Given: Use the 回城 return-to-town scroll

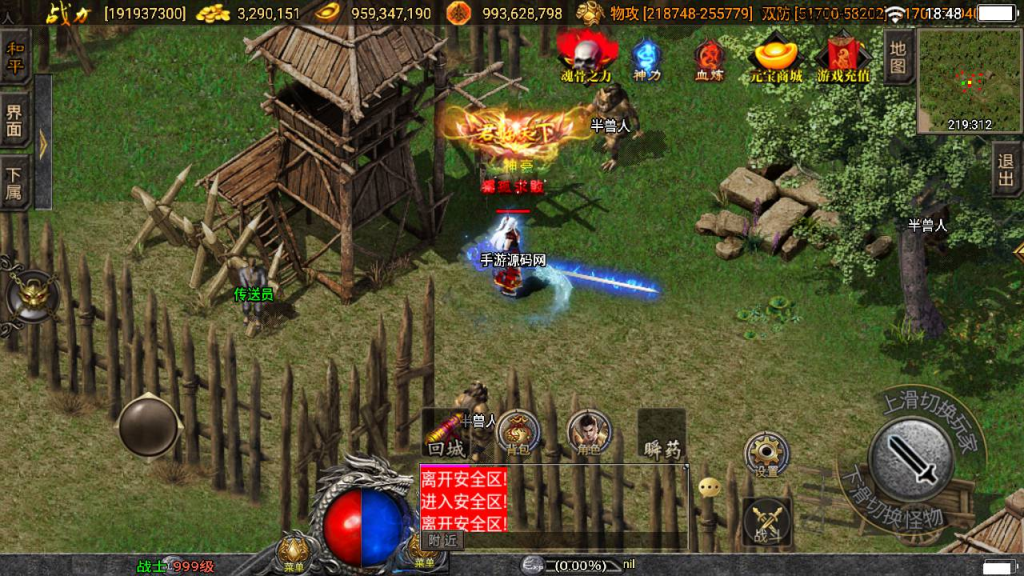Looking at the screenshot, I should tap(444, 434).
